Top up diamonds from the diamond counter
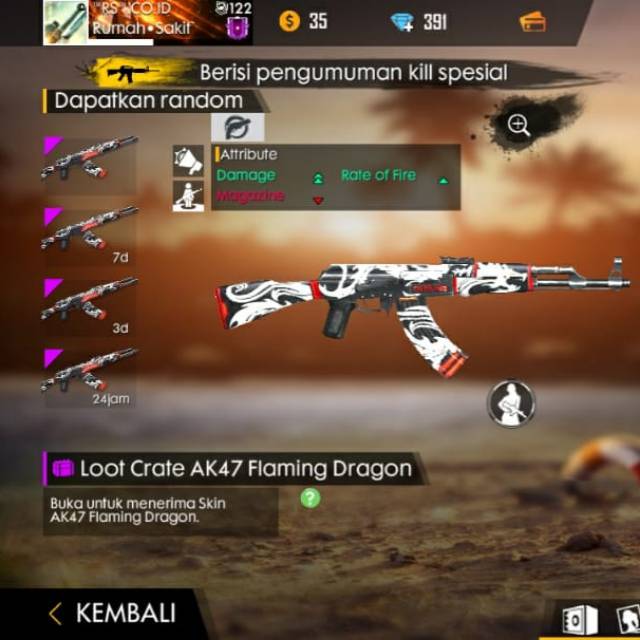Screen dimensions: 640x640 click(420, 21)
